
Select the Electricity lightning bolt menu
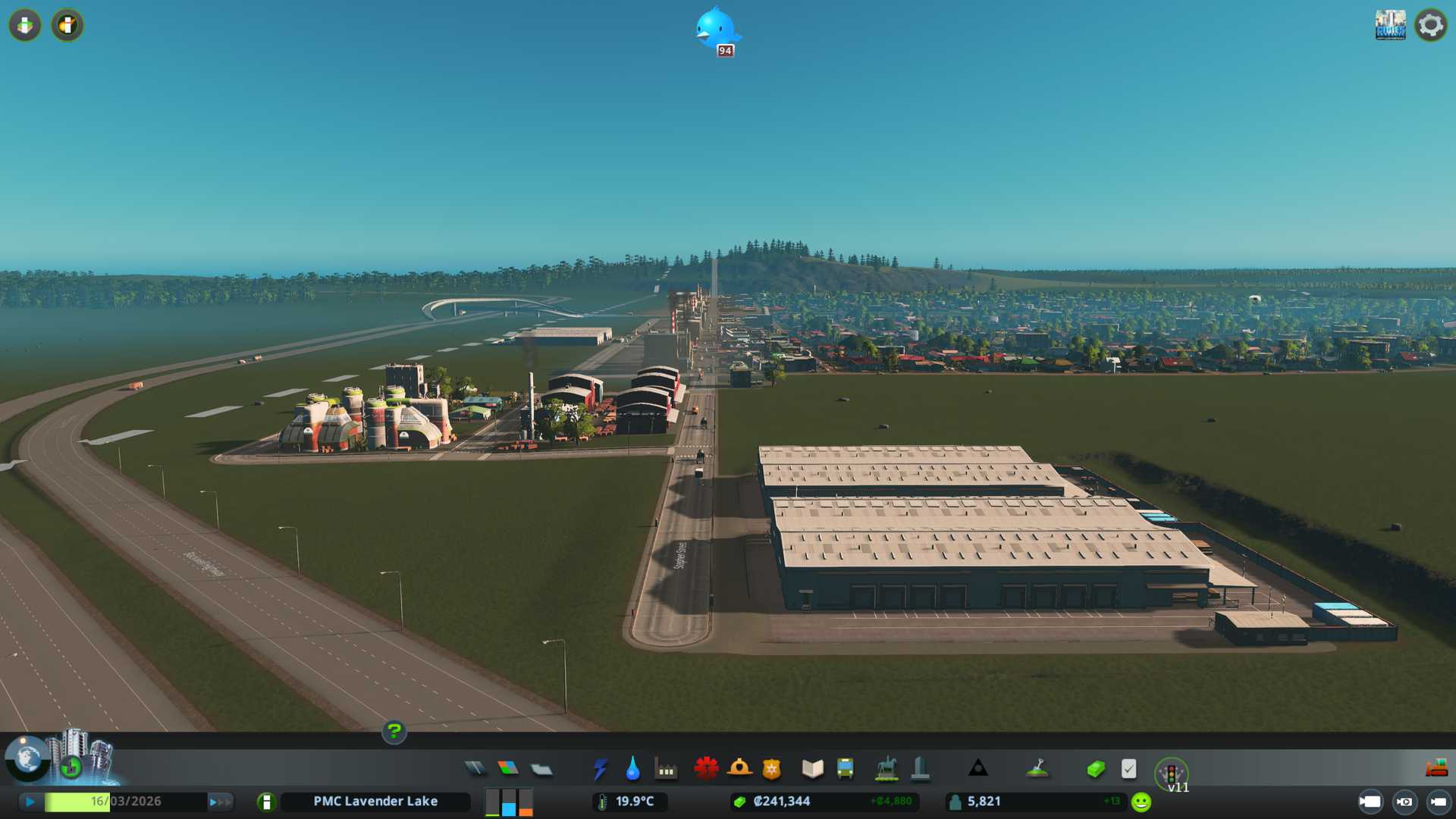[x=601, y=769]
